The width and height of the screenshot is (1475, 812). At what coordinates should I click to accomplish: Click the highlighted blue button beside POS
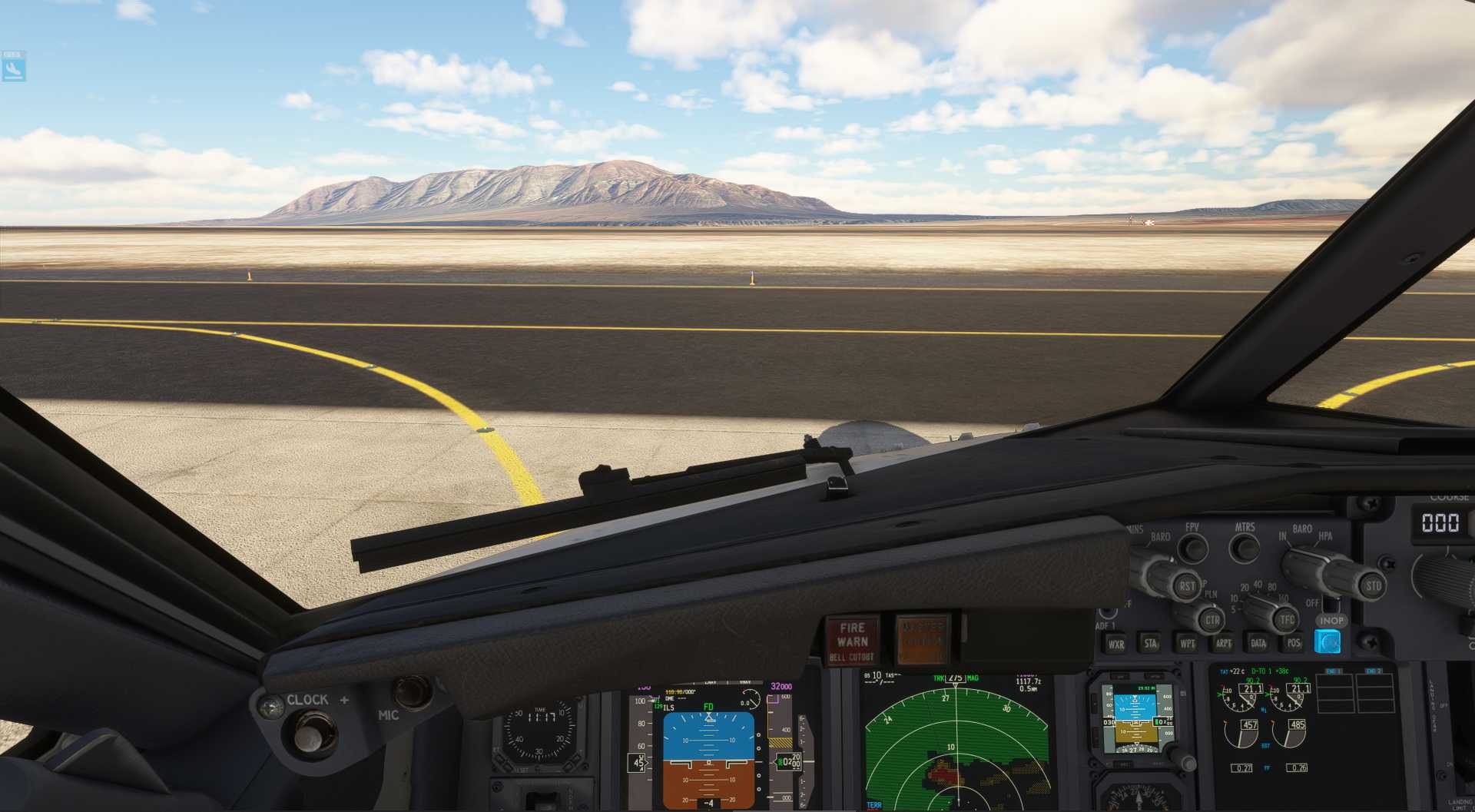pyautogui.click(x=1327, y=641)
